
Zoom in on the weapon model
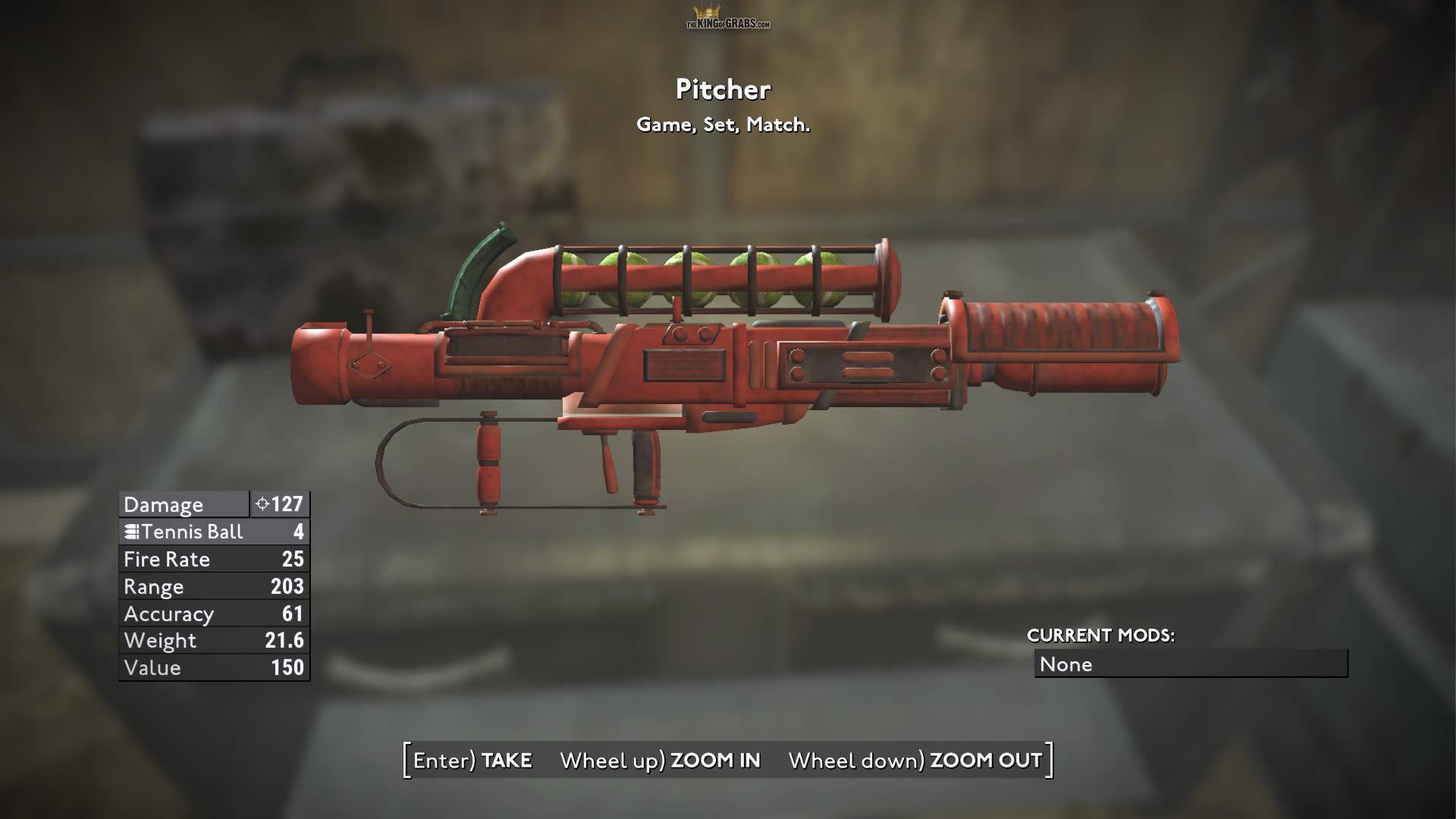point(660,761)
